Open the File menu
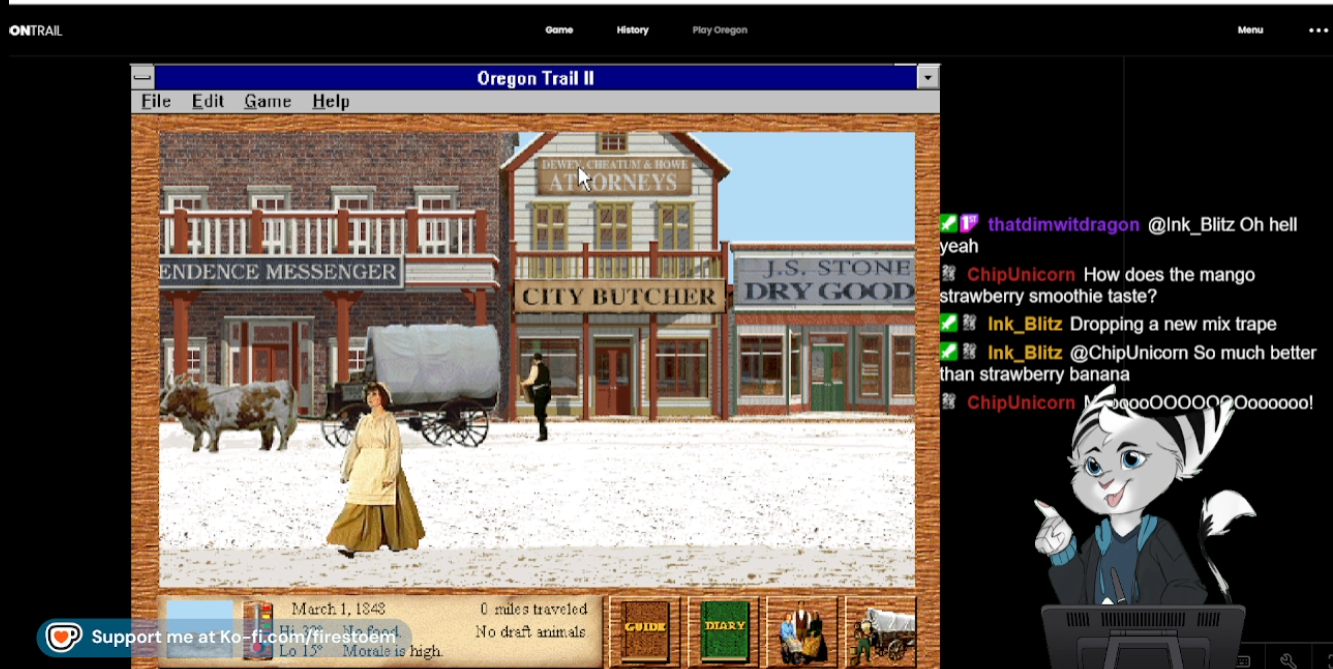This screenshot has width=1333, height=669. tap(155, 102)
